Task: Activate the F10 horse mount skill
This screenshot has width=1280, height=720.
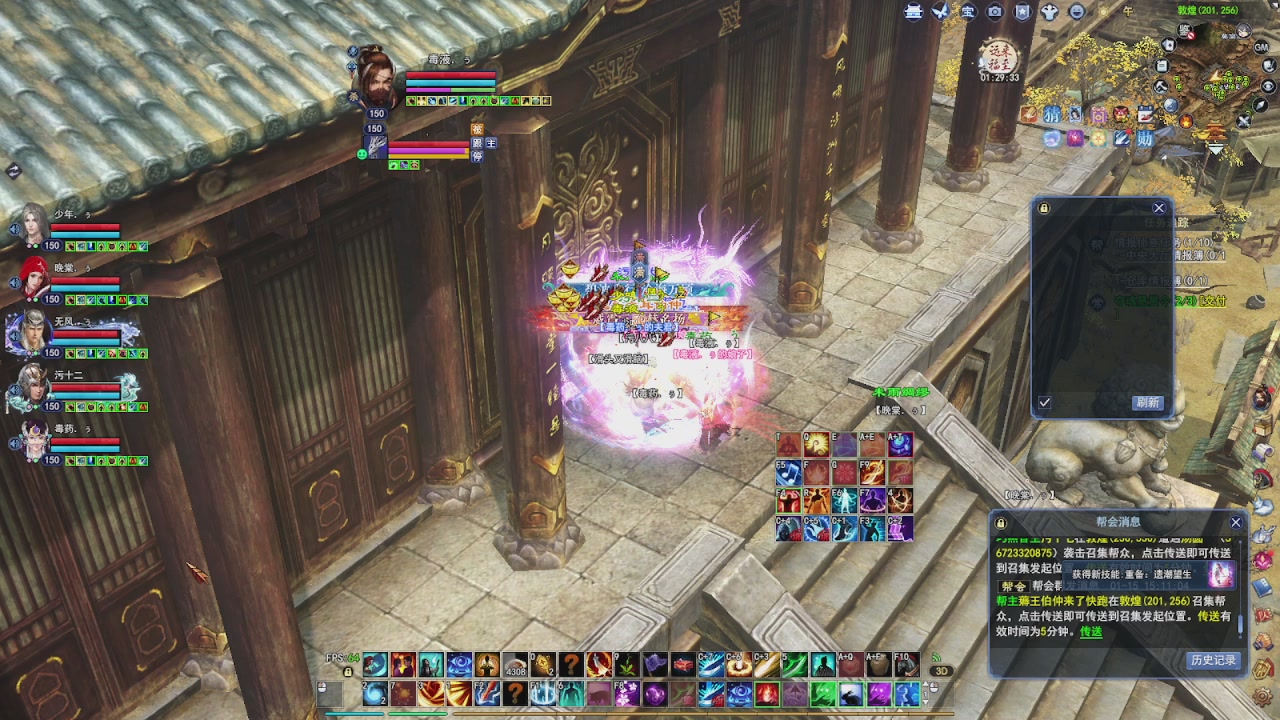Action: pyautogui.click(x=904, y=664)
